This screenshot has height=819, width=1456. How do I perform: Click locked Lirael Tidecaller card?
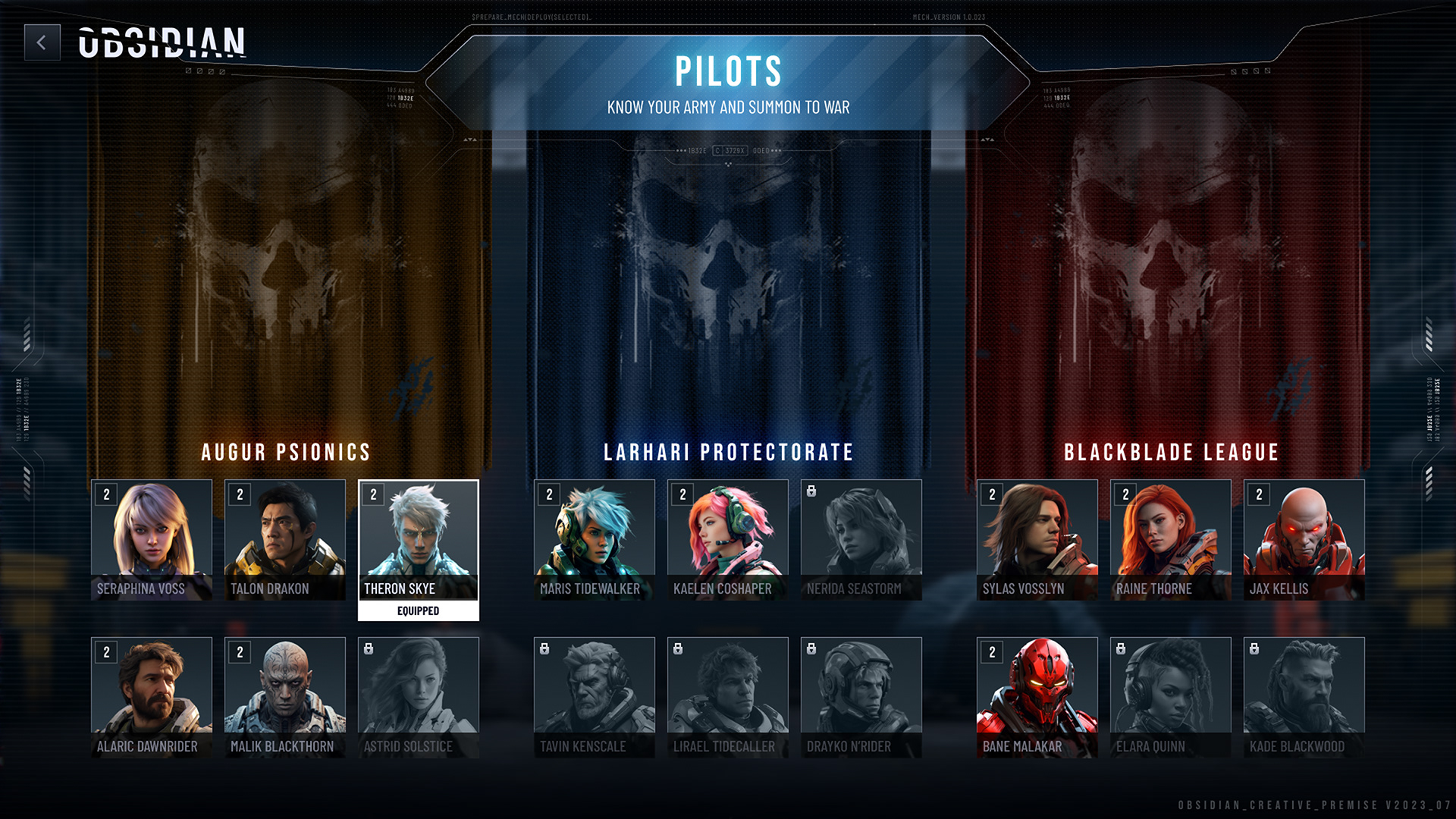coord(728,697)
